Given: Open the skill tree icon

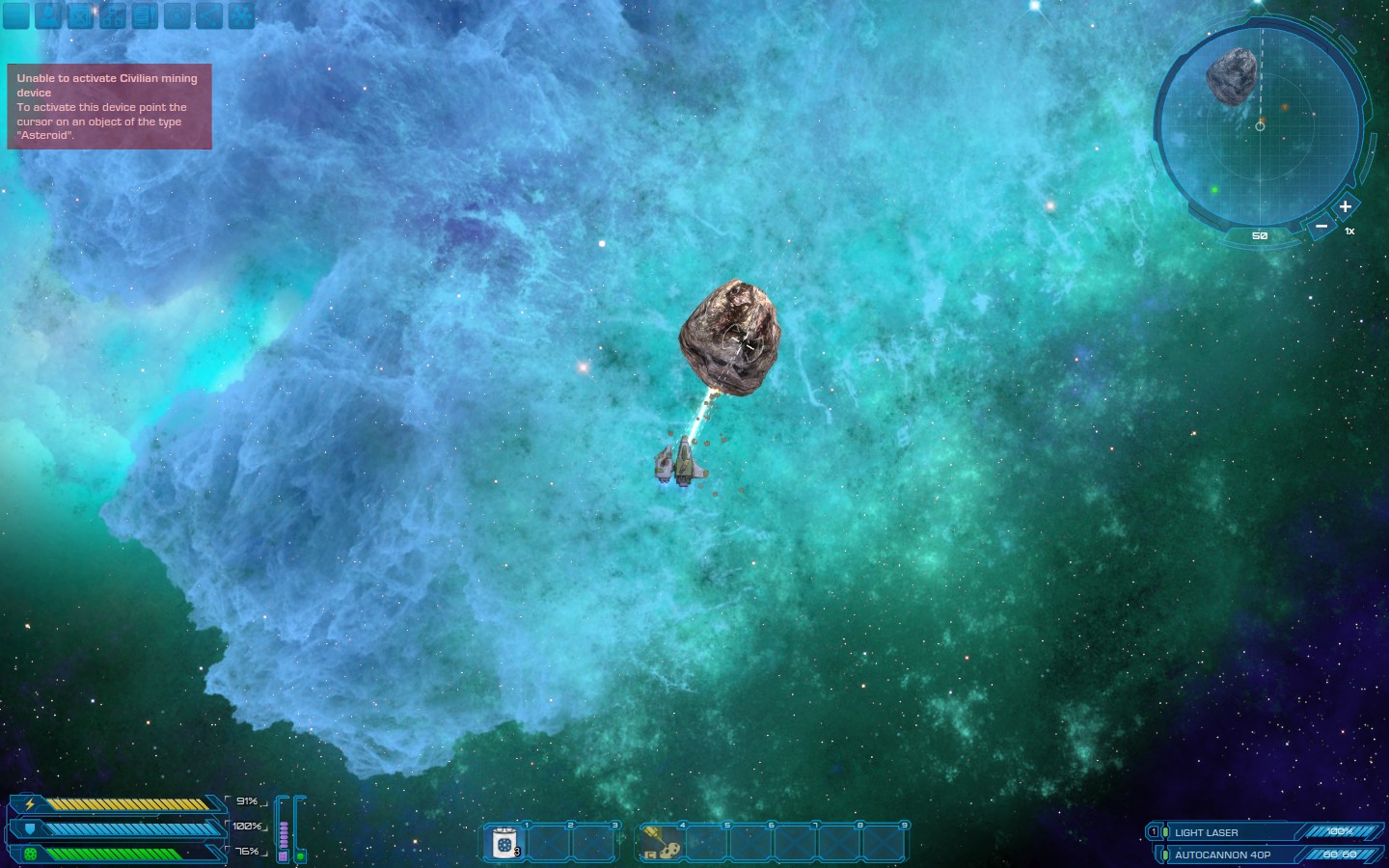Looking at the screenshot, I should click(x=112, y=15).
